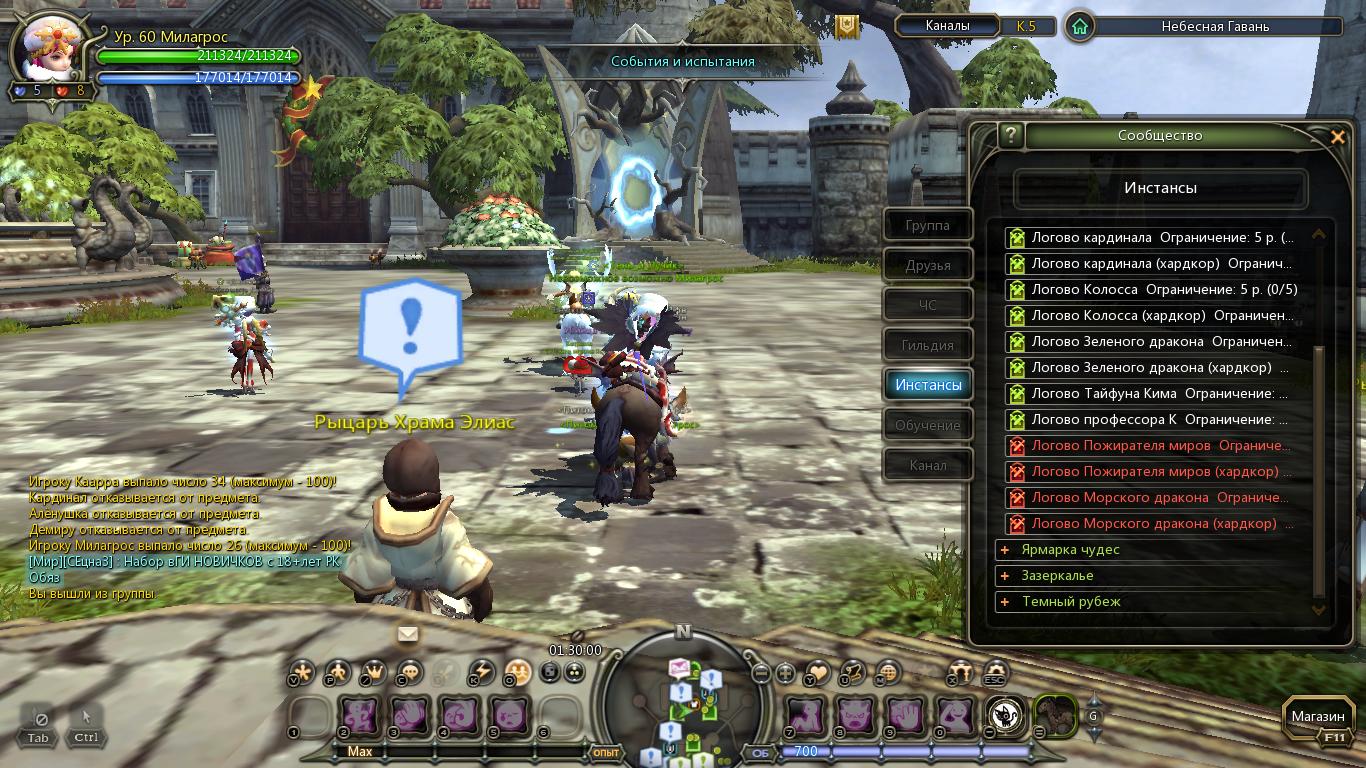This screenshot has height=768, width=1366.
Task: Close the Сообщество window
Action: [1337, 137]
